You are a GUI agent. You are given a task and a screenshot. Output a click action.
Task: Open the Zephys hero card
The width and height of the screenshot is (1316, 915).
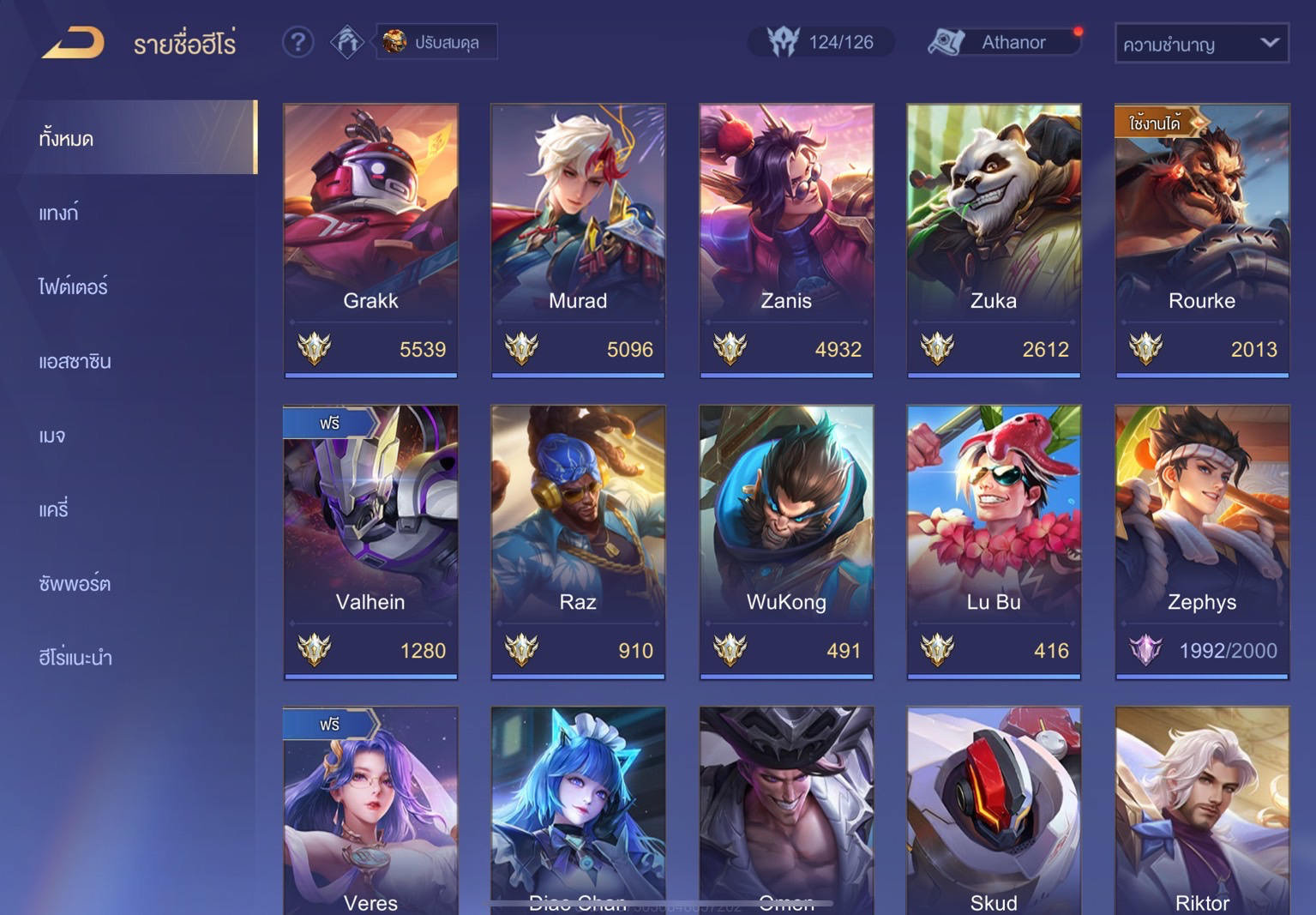point(1201,541)
